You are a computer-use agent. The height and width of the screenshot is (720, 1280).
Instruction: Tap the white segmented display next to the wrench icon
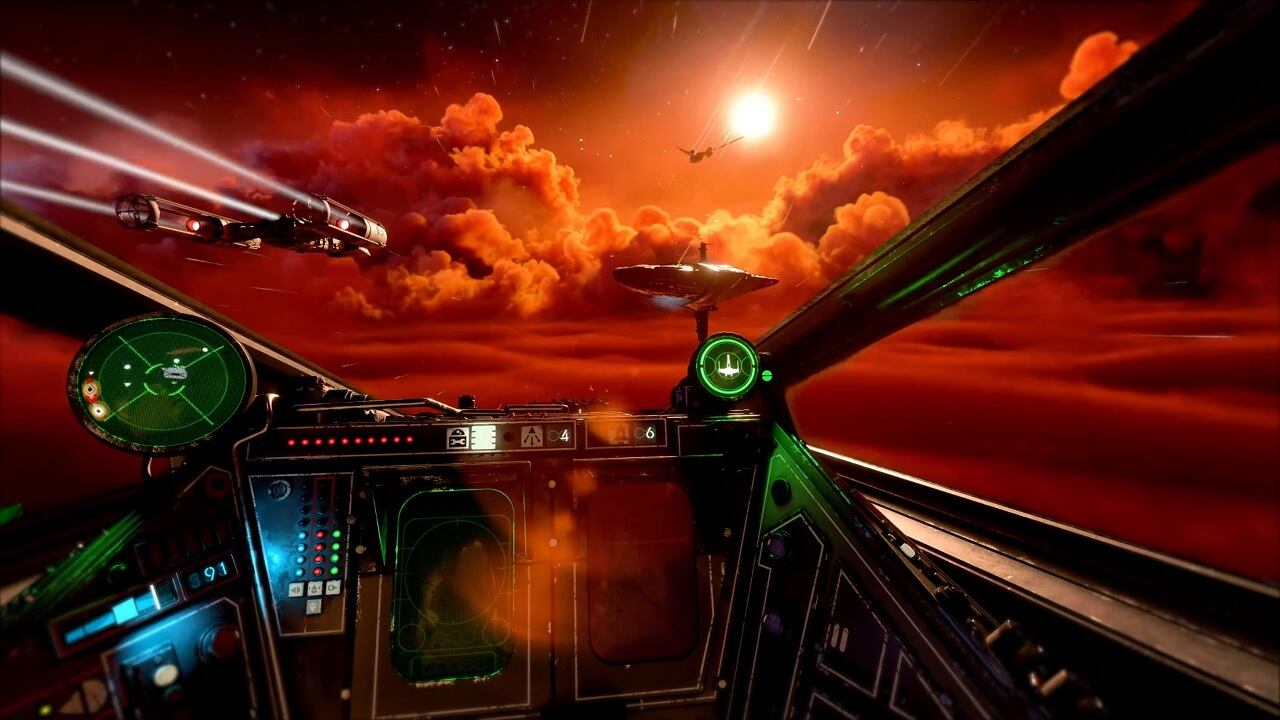[x=483, y=436]
